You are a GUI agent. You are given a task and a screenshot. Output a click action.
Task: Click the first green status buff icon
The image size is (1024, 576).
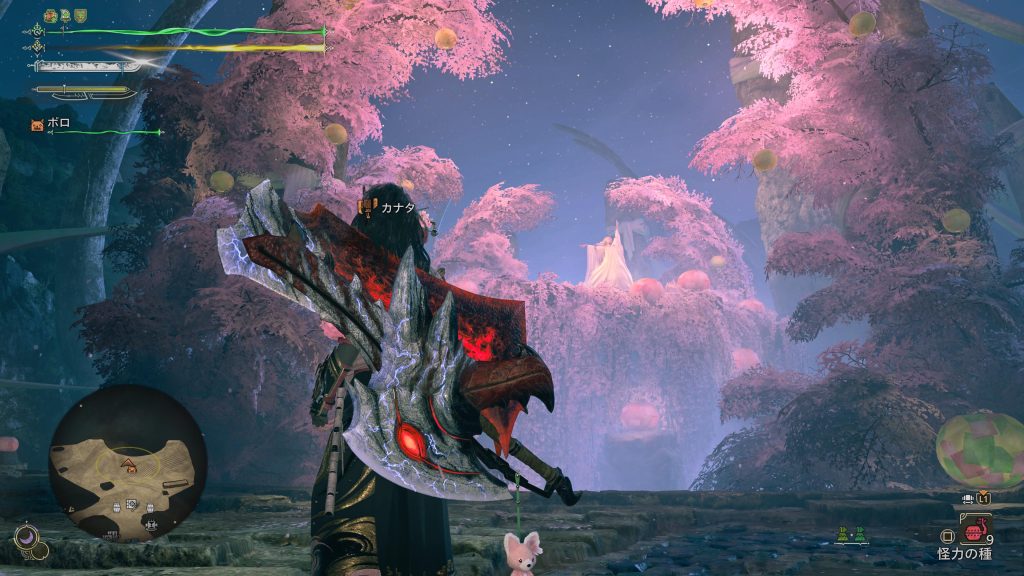tap(50, 16)
